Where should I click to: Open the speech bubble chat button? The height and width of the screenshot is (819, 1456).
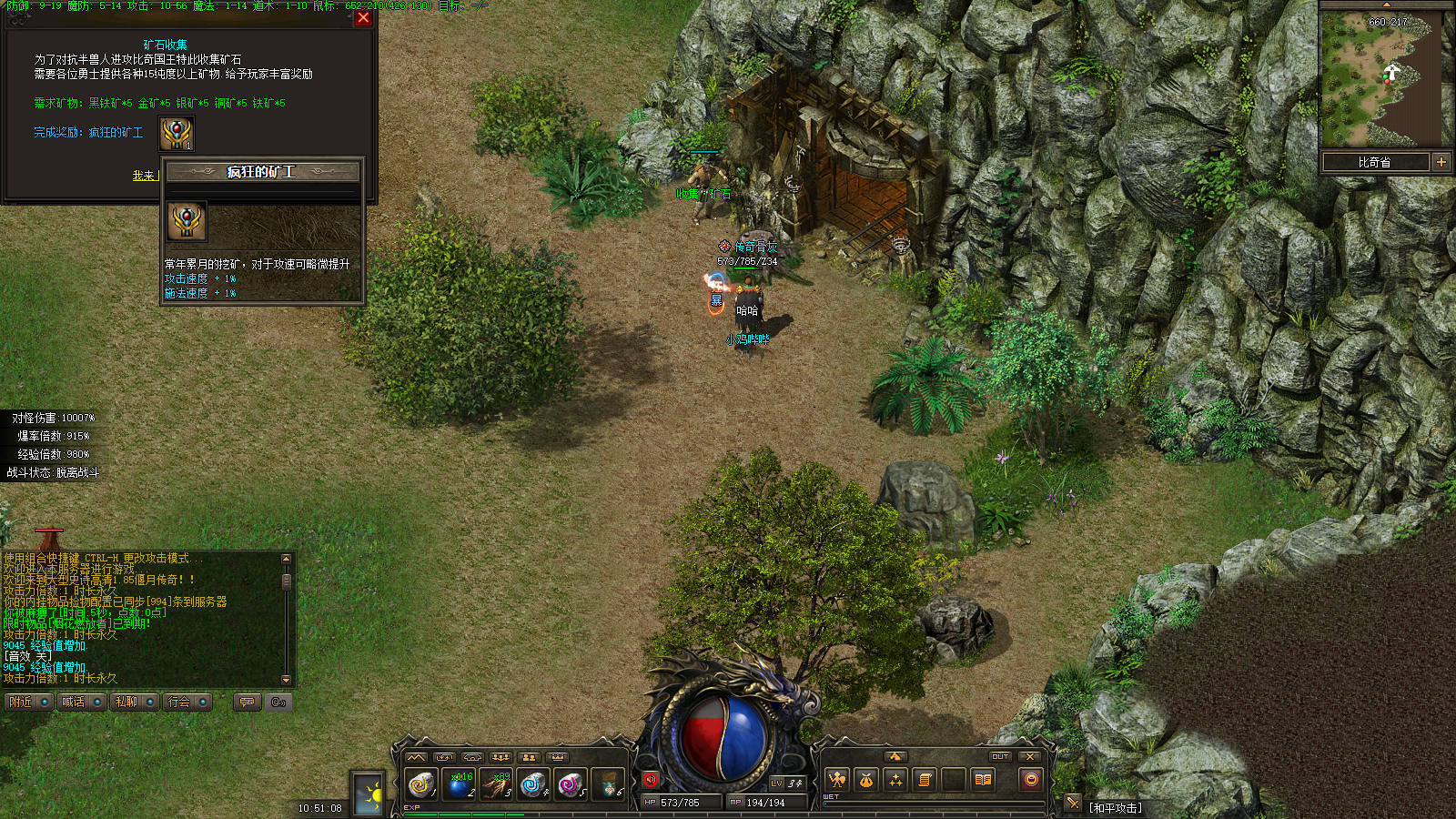247,702
